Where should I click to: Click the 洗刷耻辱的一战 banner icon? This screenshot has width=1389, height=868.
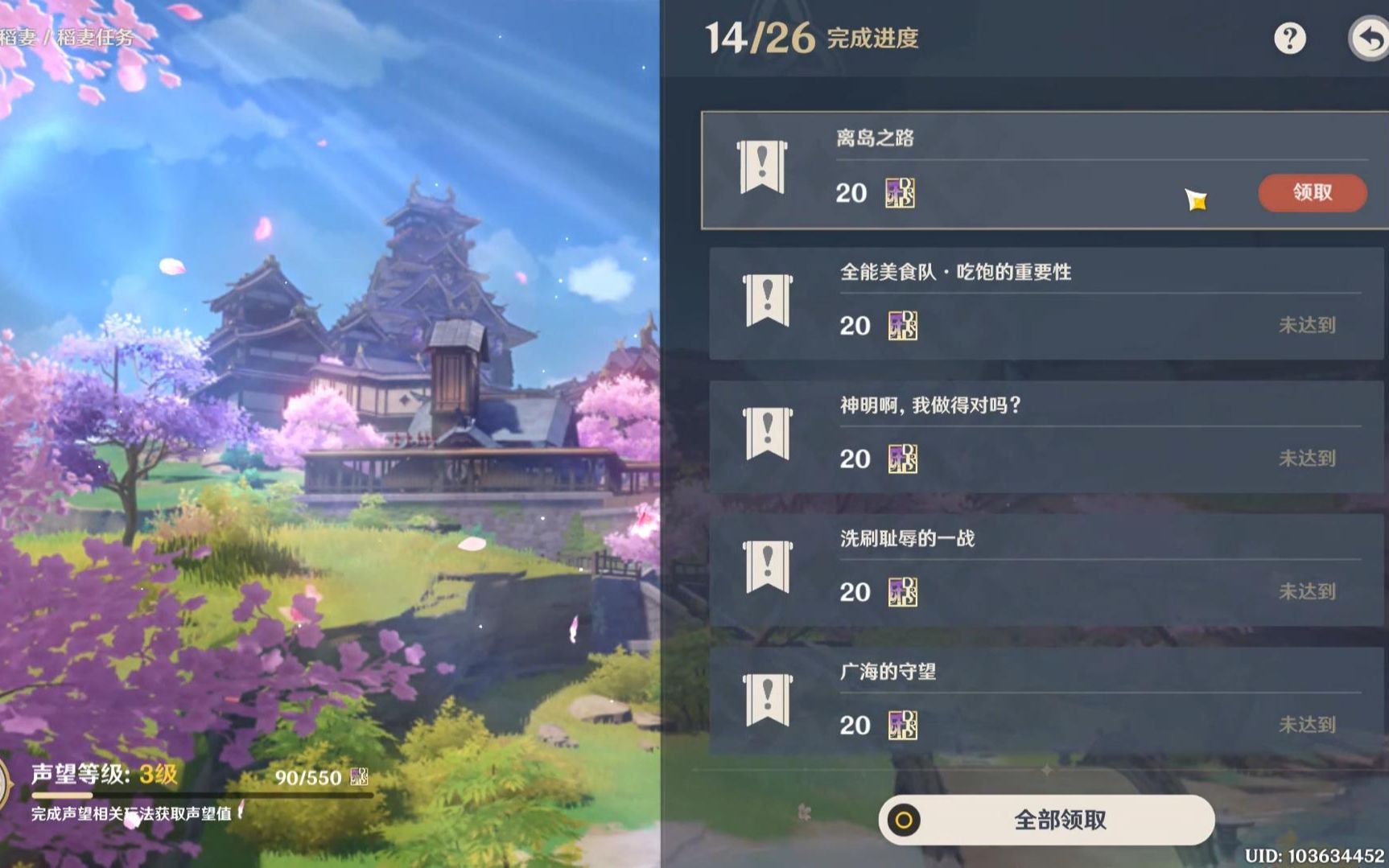(766, 566)
